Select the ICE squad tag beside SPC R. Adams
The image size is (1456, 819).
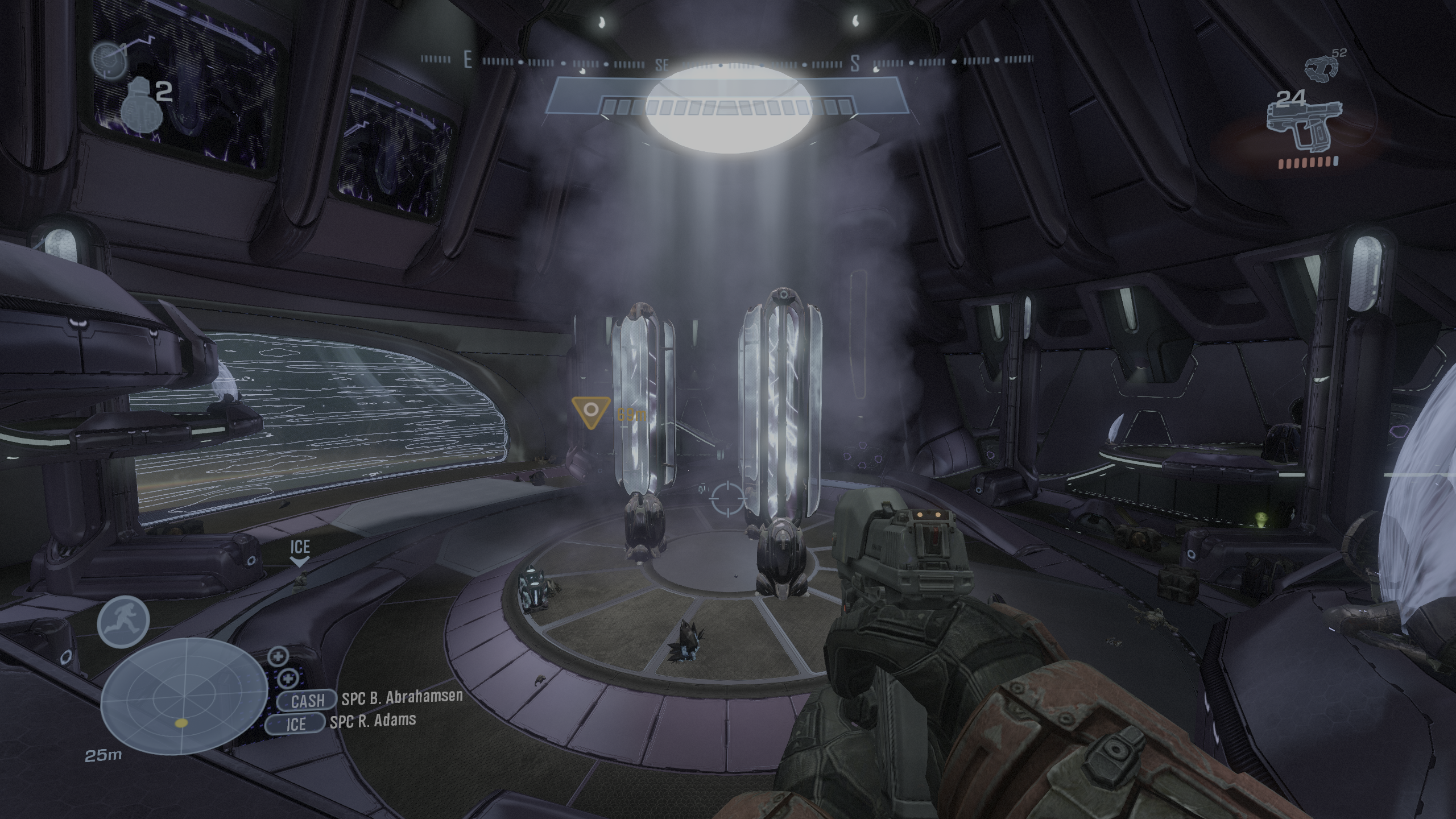coord(296,723)
